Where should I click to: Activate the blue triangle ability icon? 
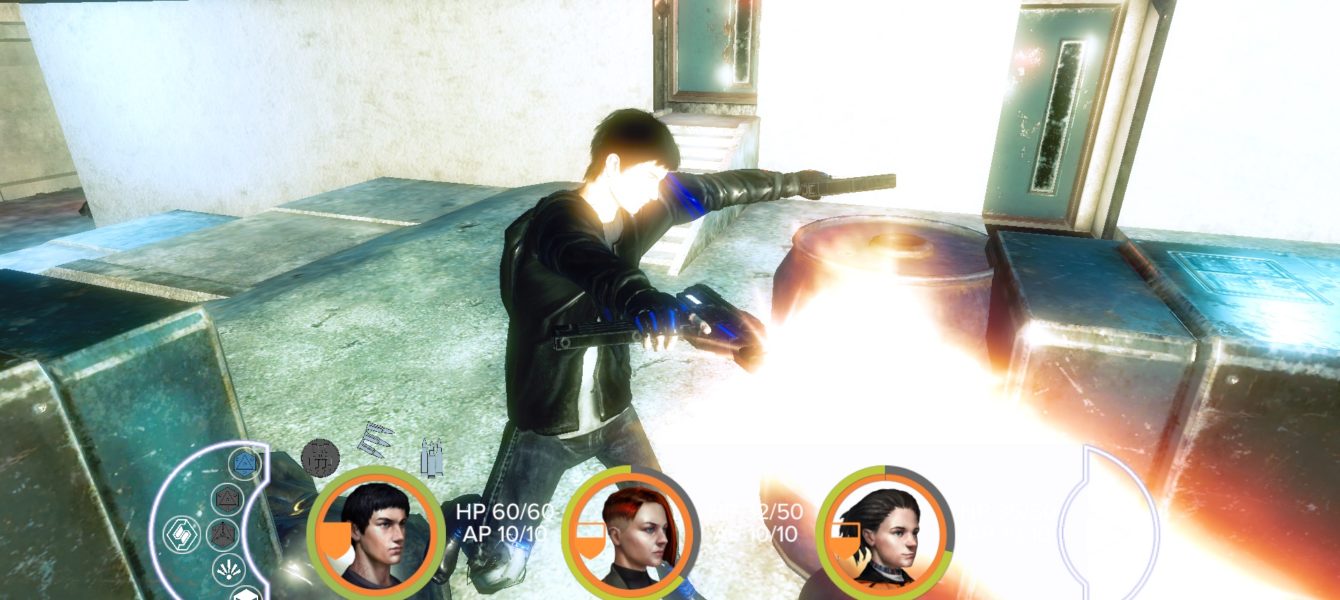point(243,463)
